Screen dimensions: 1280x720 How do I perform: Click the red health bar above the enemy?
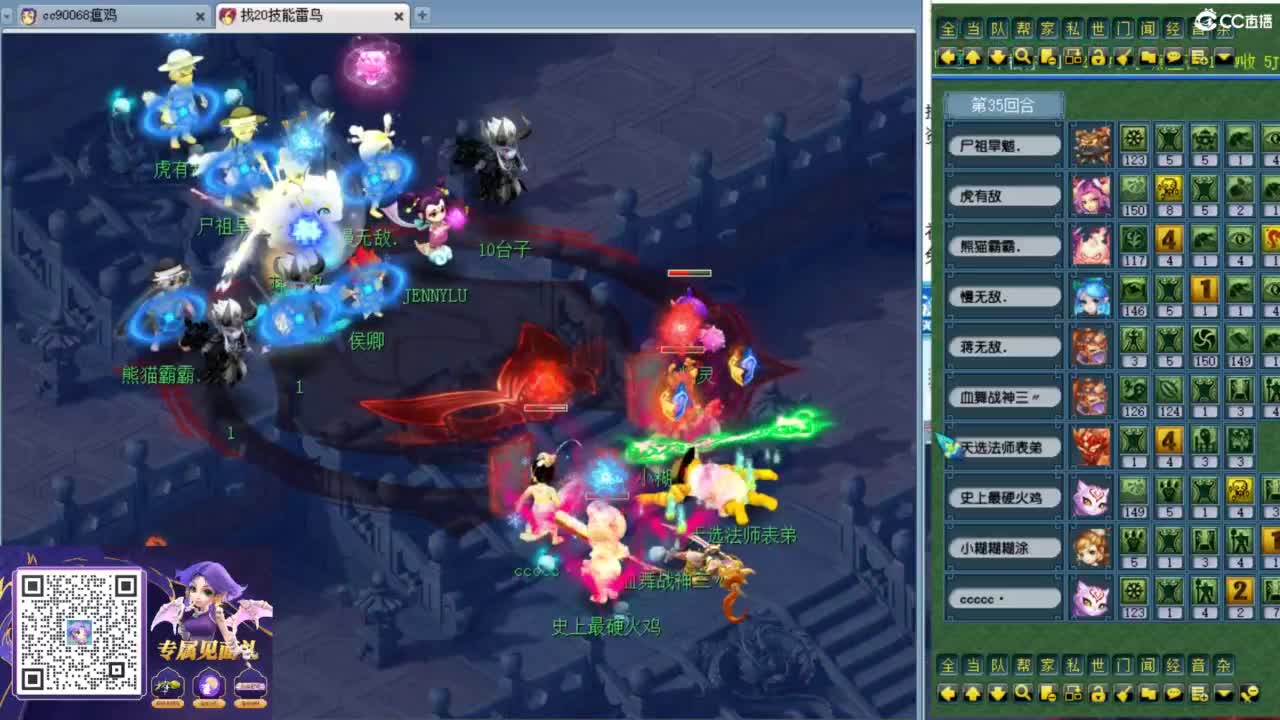[688, 270]
